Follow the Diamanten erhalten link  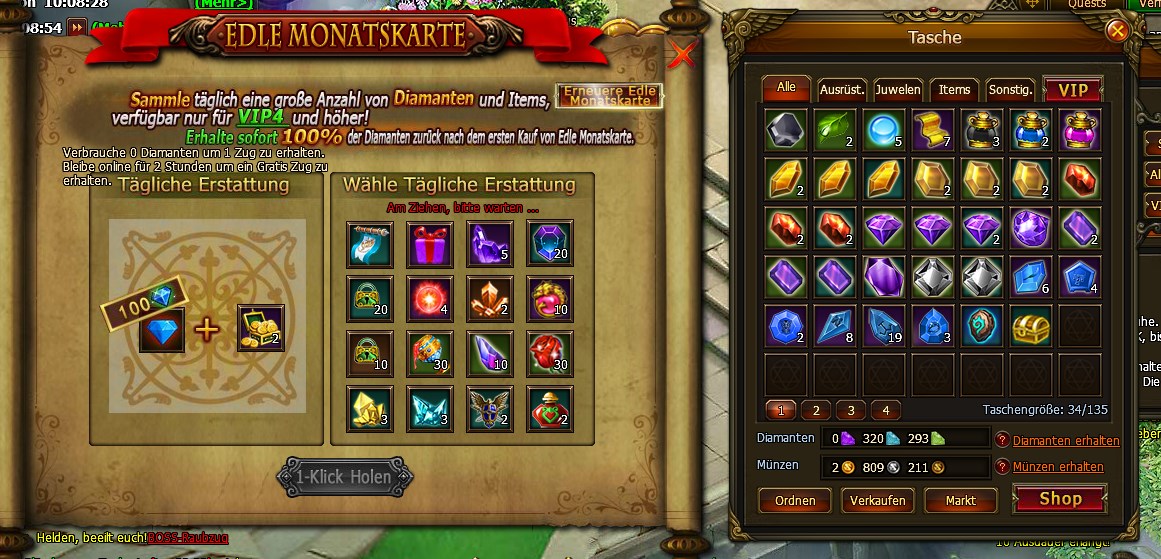[1066, 441]
